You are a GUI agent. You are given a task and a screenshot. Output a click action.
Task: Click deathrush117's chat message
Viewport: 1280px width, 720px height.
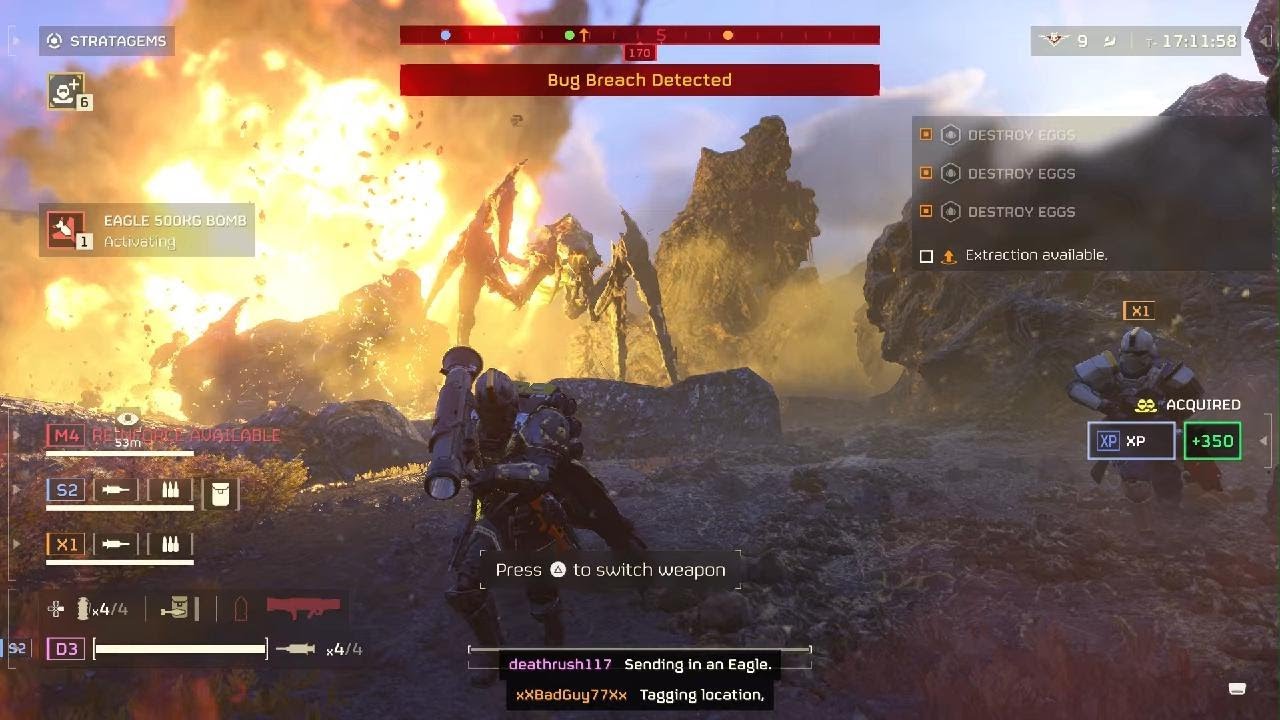click(x=639, y=665)
